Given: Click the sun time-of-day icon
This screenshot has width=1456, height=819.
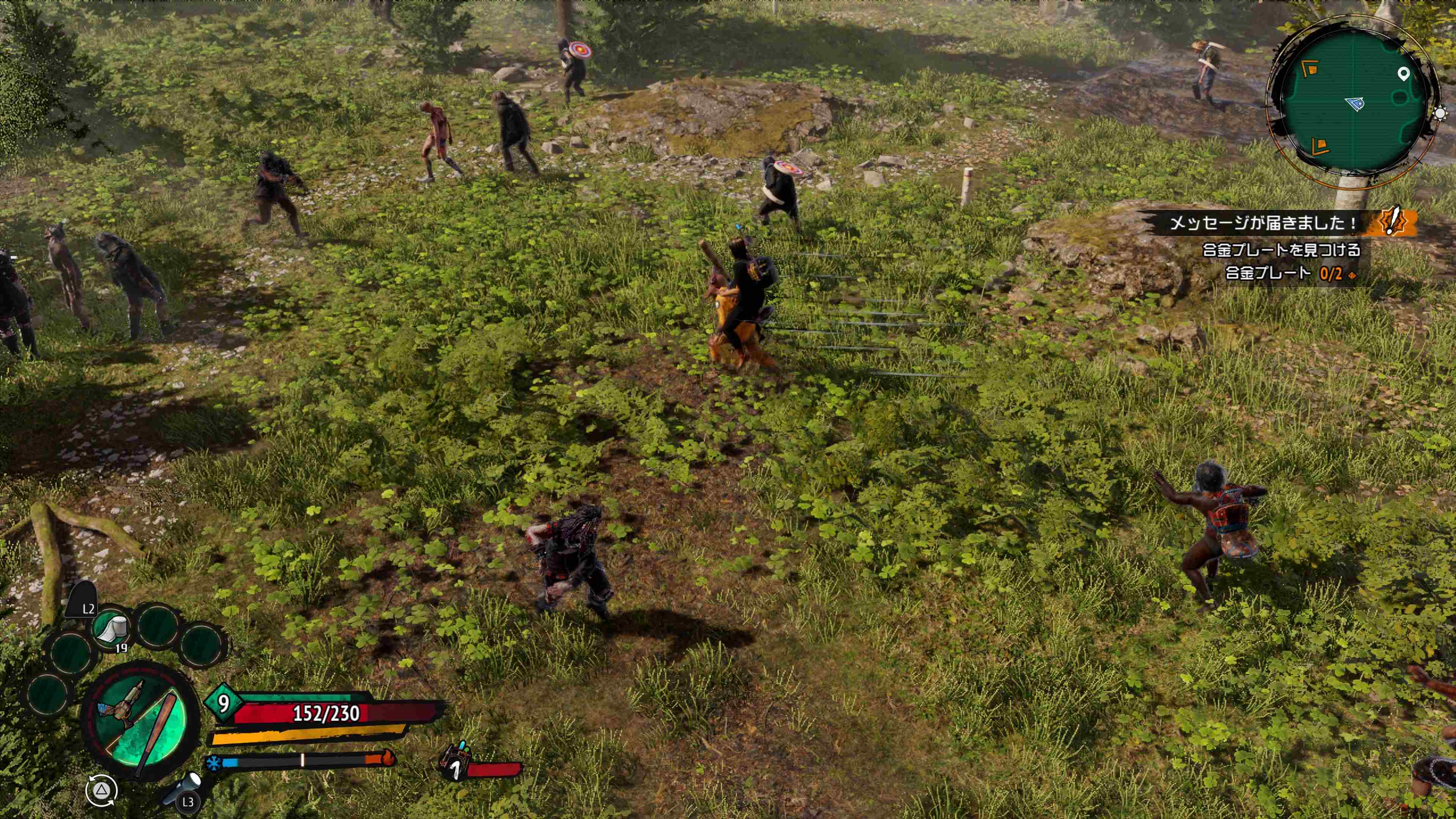Looking at the screenshot, I should (1441, 113).
